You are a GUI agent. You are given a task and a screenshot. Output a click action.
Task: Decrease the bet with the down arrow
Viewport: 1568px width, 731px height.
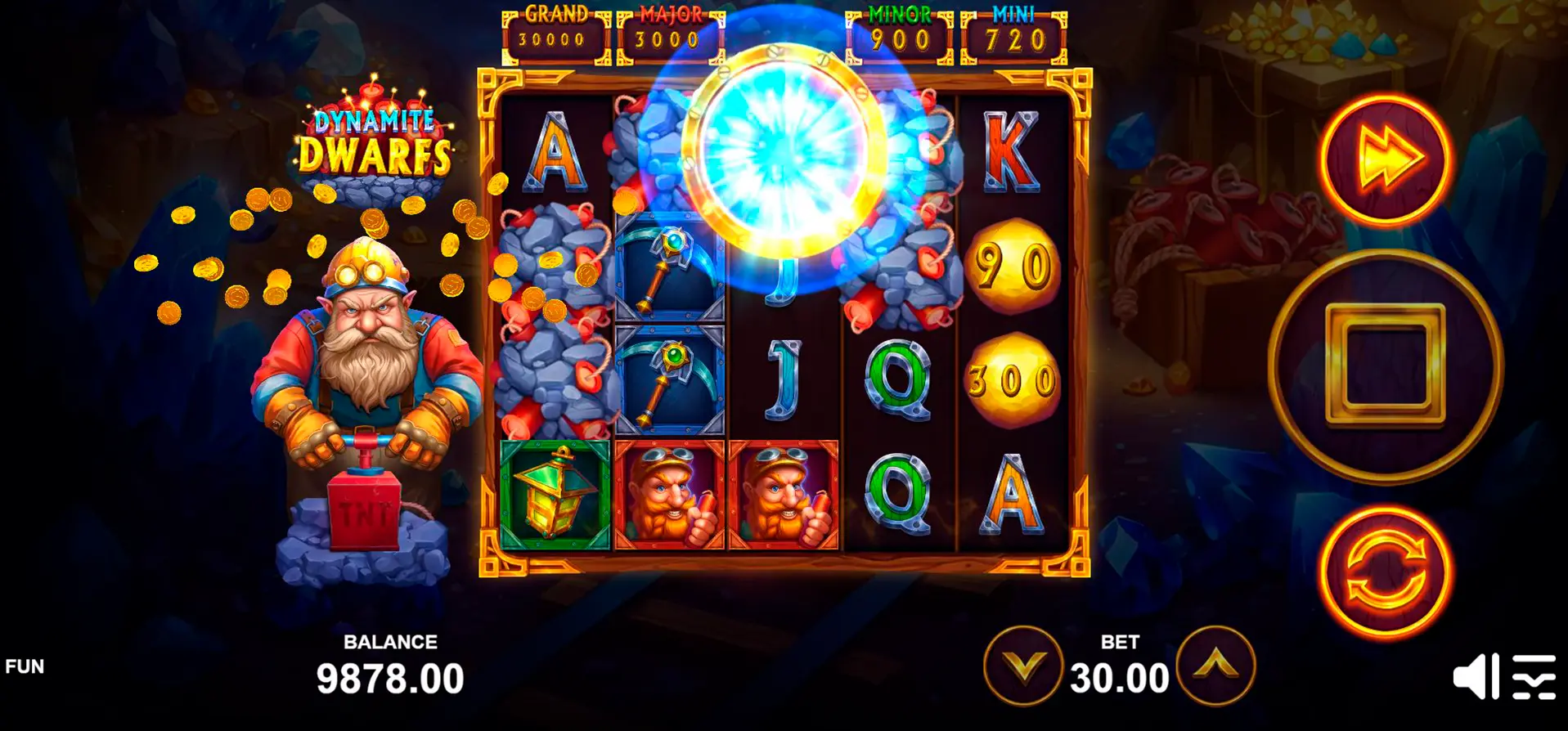point(1022,666)
